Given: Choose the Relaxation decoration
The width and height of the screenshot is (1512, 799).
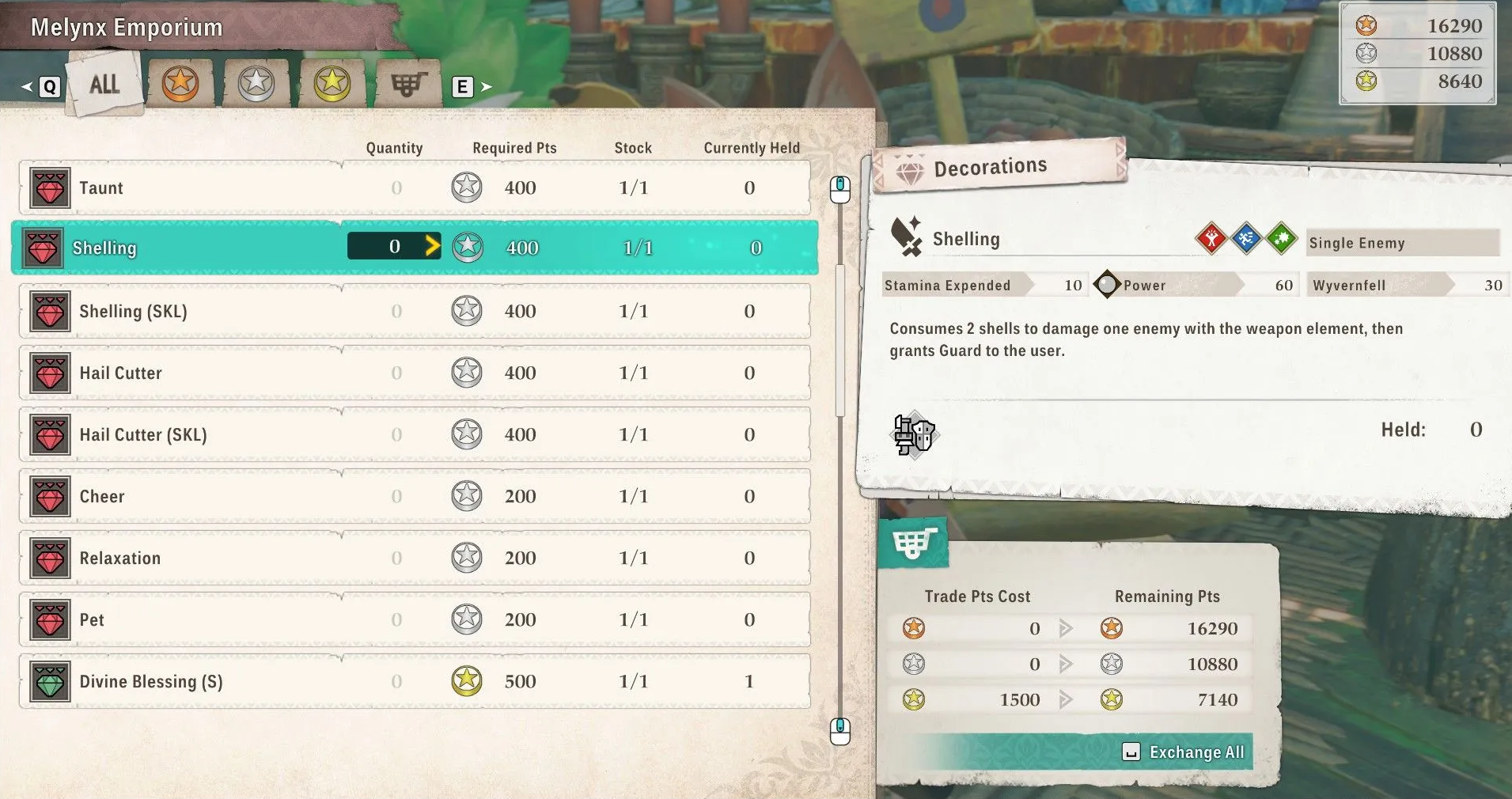Looking at the screenshot, I should [414, 559].
